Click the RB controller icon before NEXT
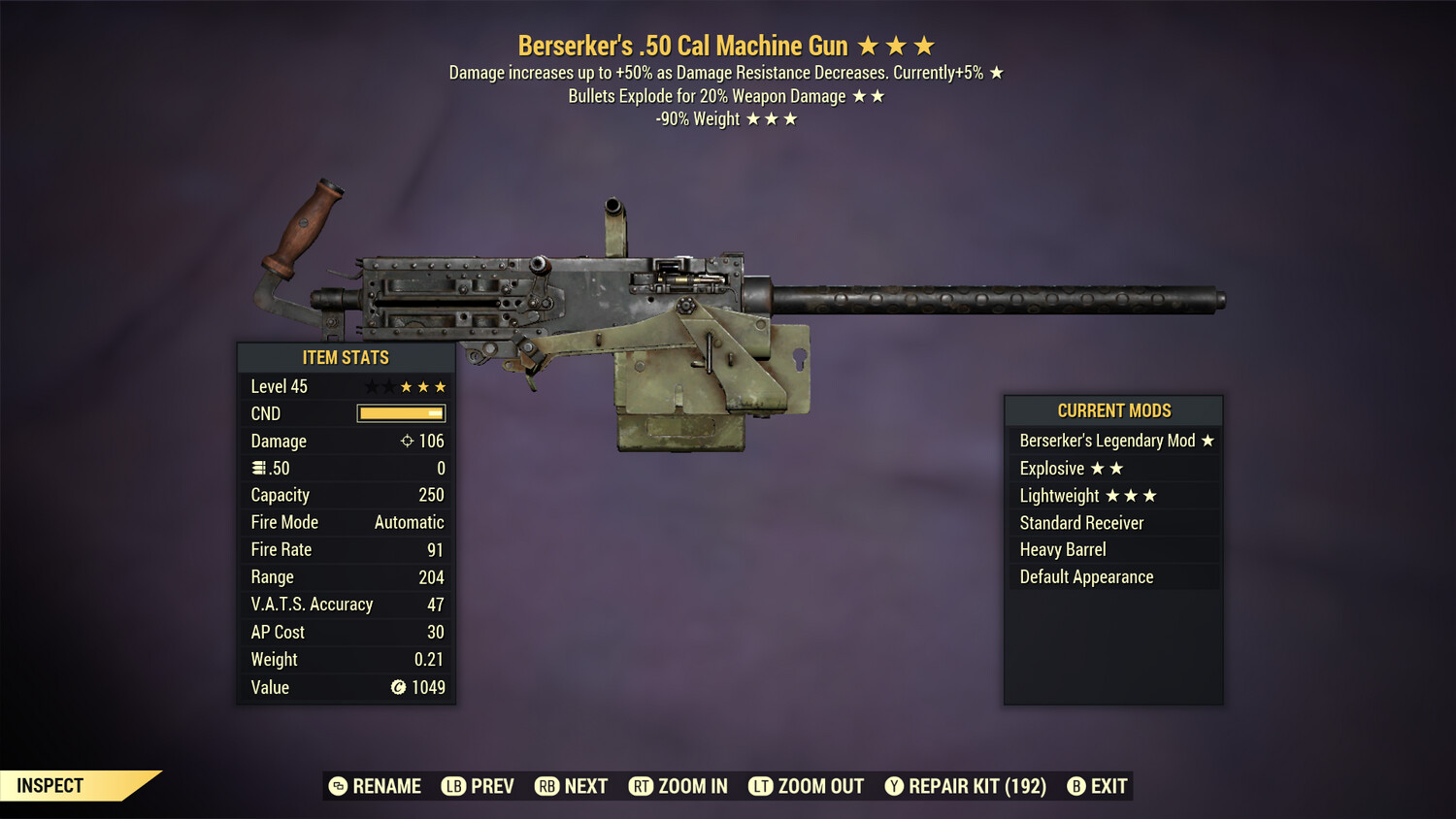This screenshot has height=819, width=1456. [545, 786]
